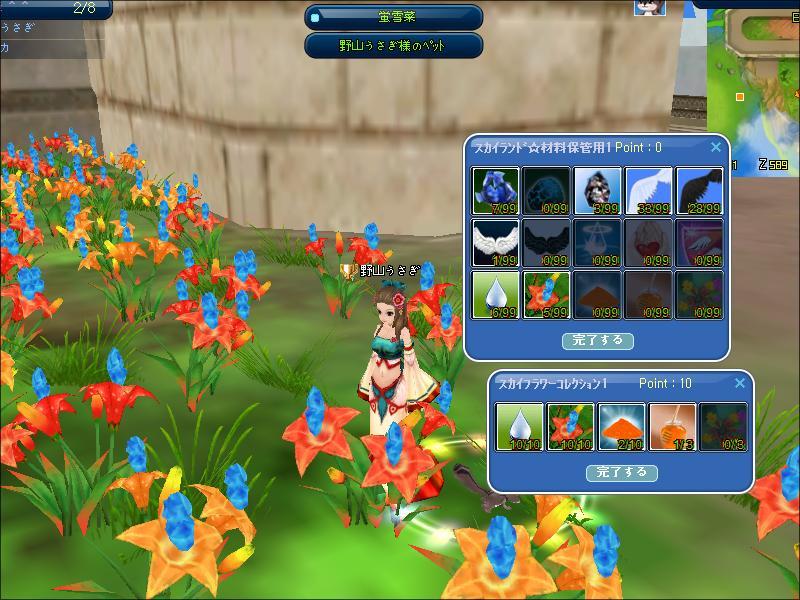The width and height of the screenshot is (800, 600).
Task: Choose the water droplet slot showing 6/99
Action: [496, 295]
